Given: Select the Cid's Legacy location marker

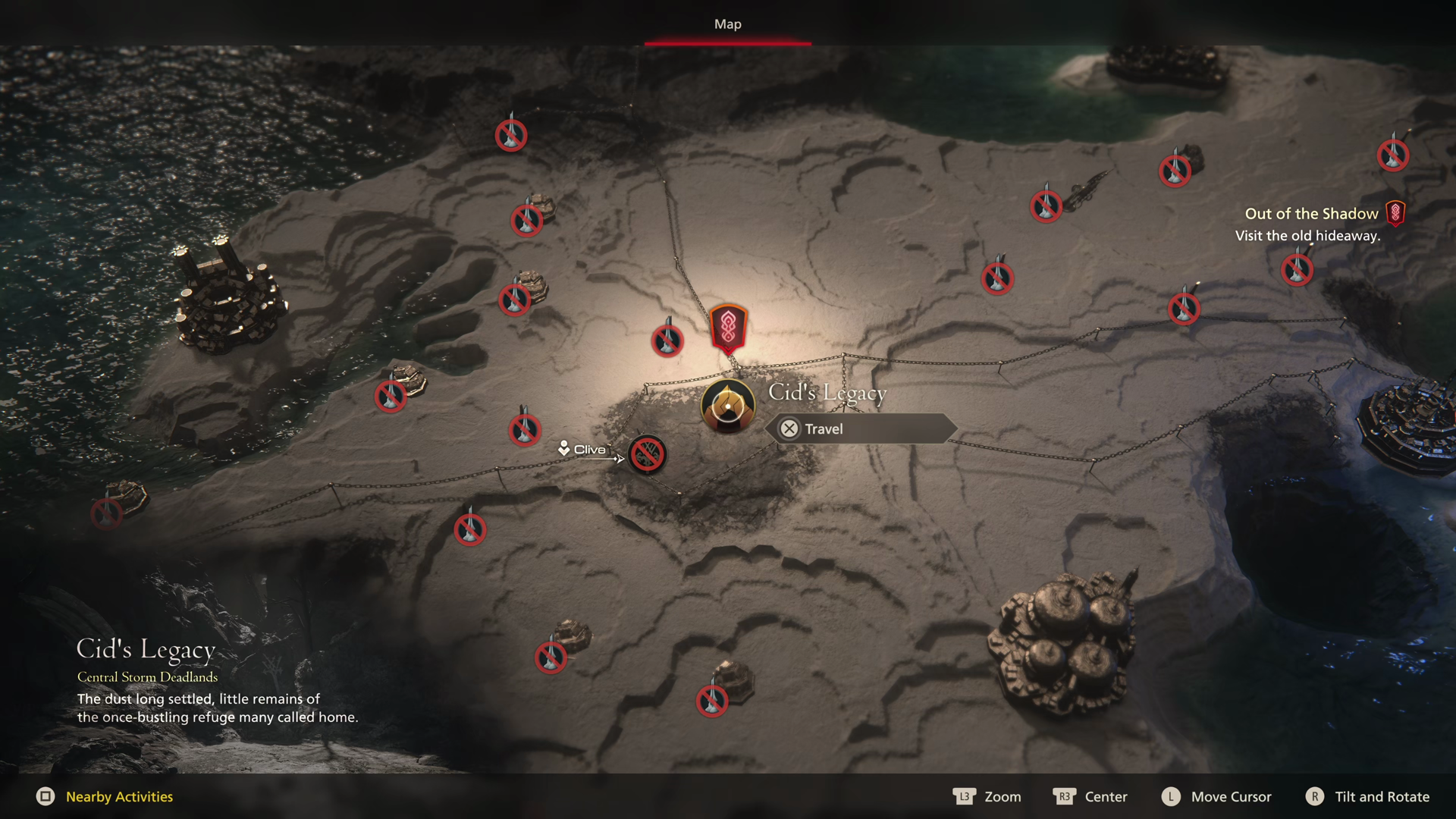Looking at the screenshot, I should (x=727, y=406).
